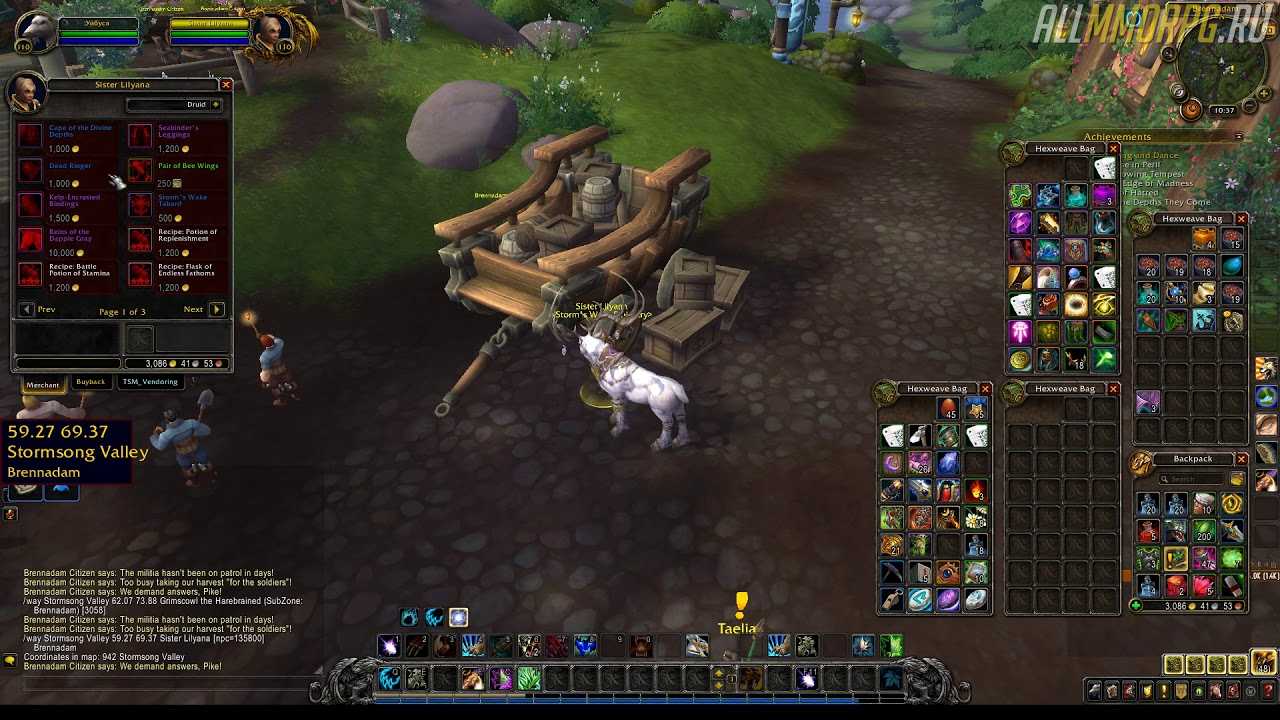The width and height of the screenshot is (1280, 720).
Task: Click the Prev page arrow
Action: tap(27, 310)
